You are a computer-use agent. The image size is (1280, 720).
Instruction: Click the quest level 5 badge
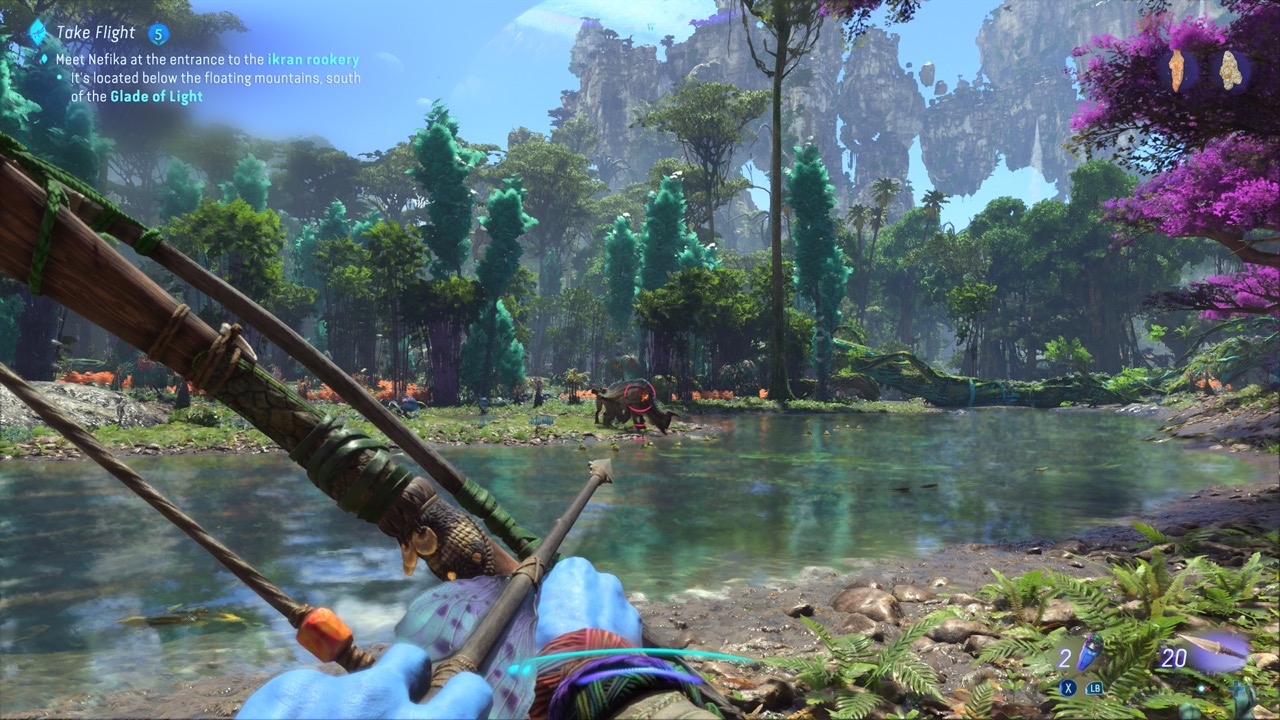pos(158,34)
